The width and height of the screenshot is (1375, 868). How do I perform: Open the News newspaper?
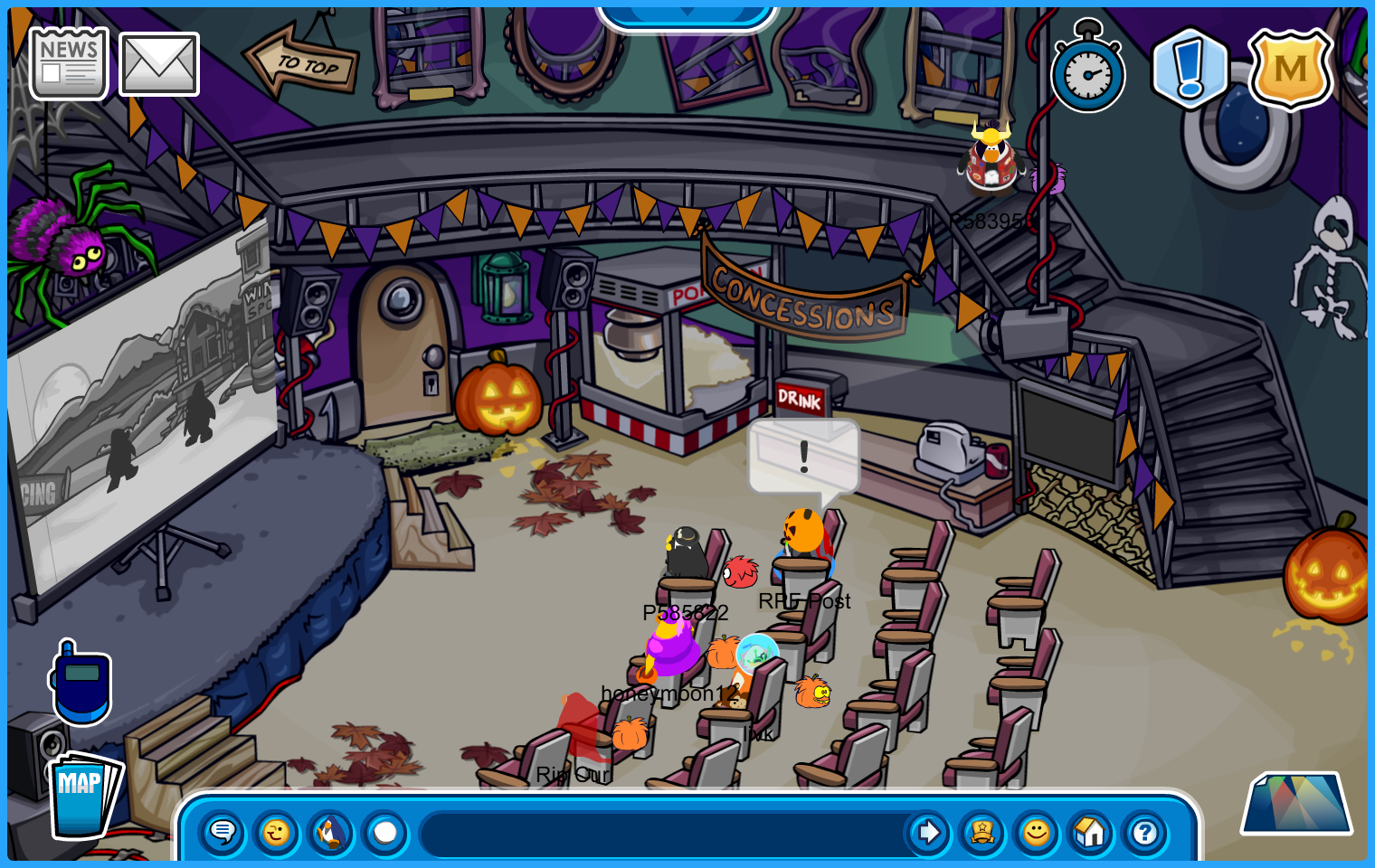[x=69, y=63]
